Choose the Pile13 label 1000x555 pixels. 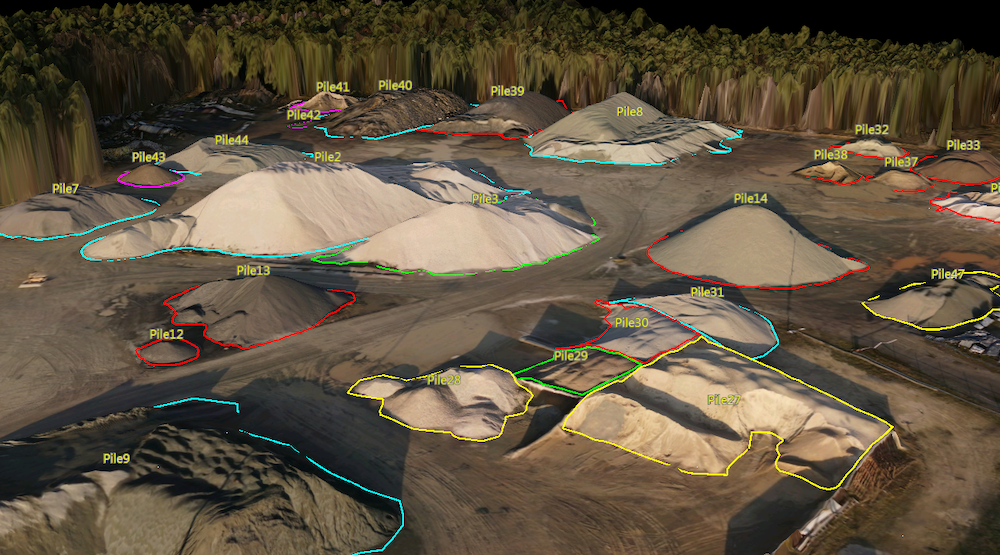click(253, 270)
